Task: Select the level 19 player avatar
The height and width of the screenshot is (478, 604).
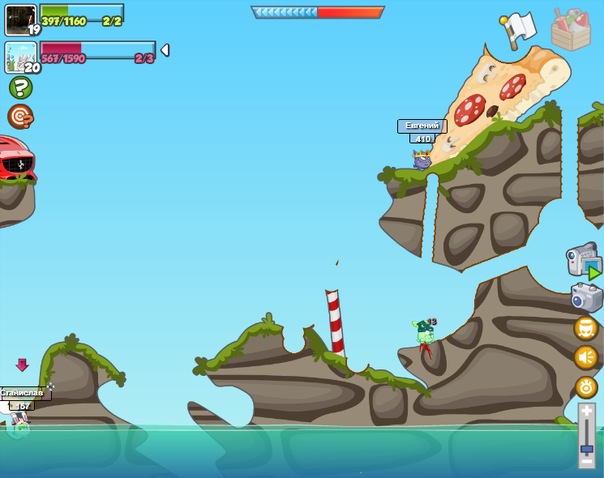Action: (x=20, y=19)
